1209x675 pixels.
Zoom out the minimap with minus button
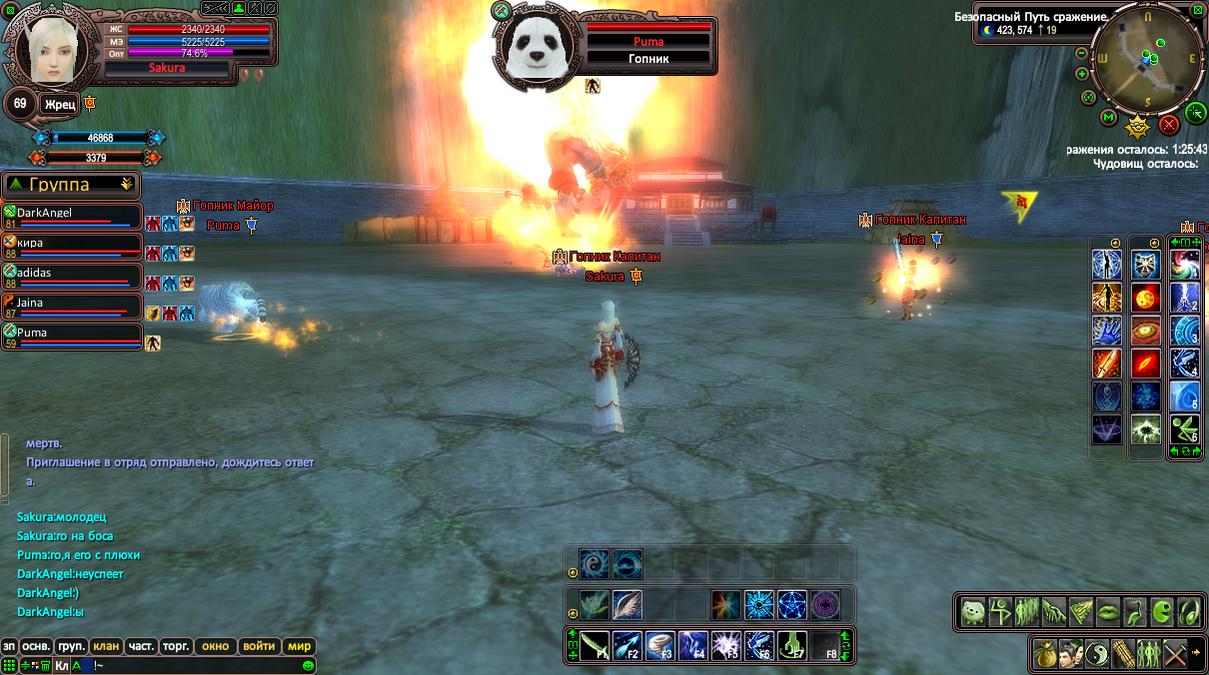tap(1082, 52)
